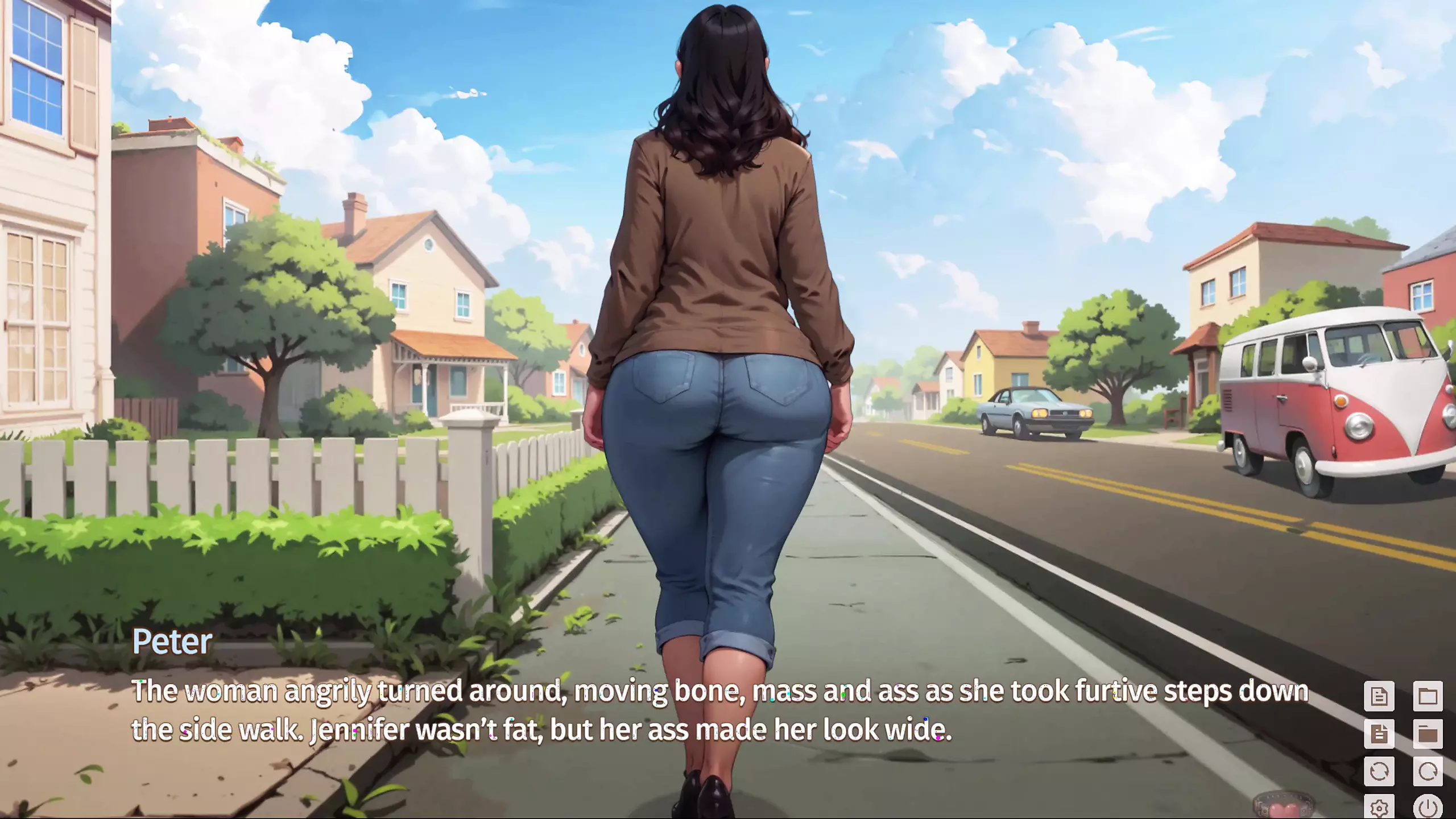This screenshot has height=819, width=1456.
Task: Open settings with the gear icon
Action: click(x=1379, y=807)
